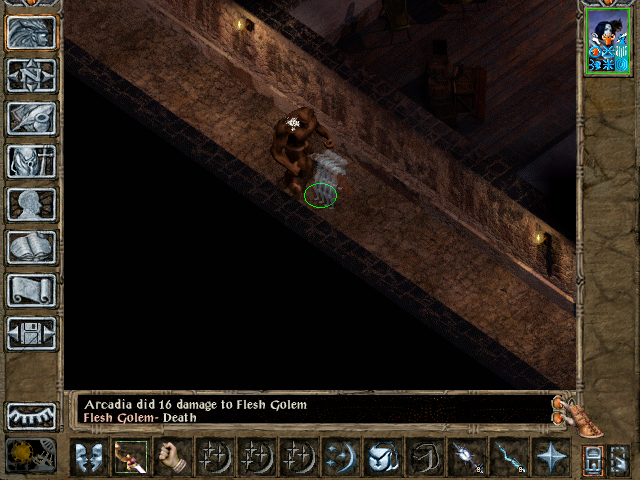The image size is (640, 480).
Task: Activate the theatre masks action button
Action: (89, 458)
